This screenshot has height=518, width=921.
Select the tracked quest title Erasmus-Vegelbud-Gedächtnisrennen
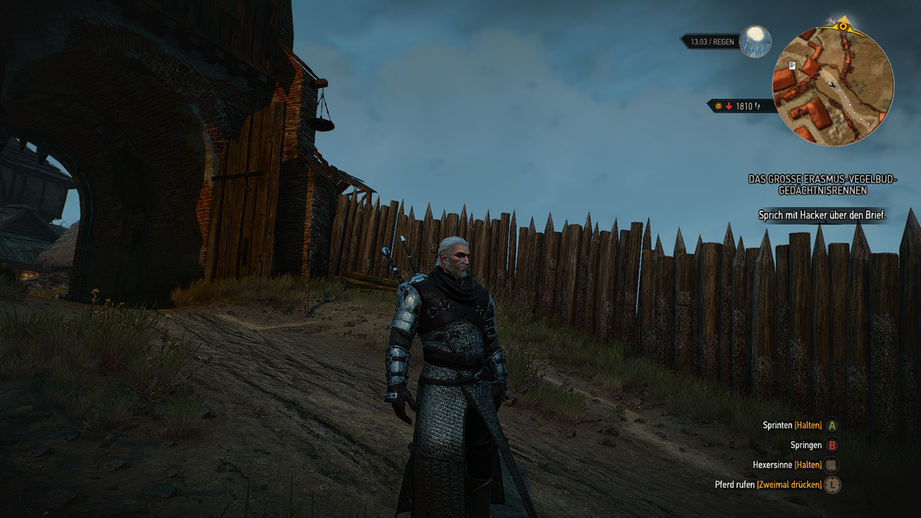(822, 184)
